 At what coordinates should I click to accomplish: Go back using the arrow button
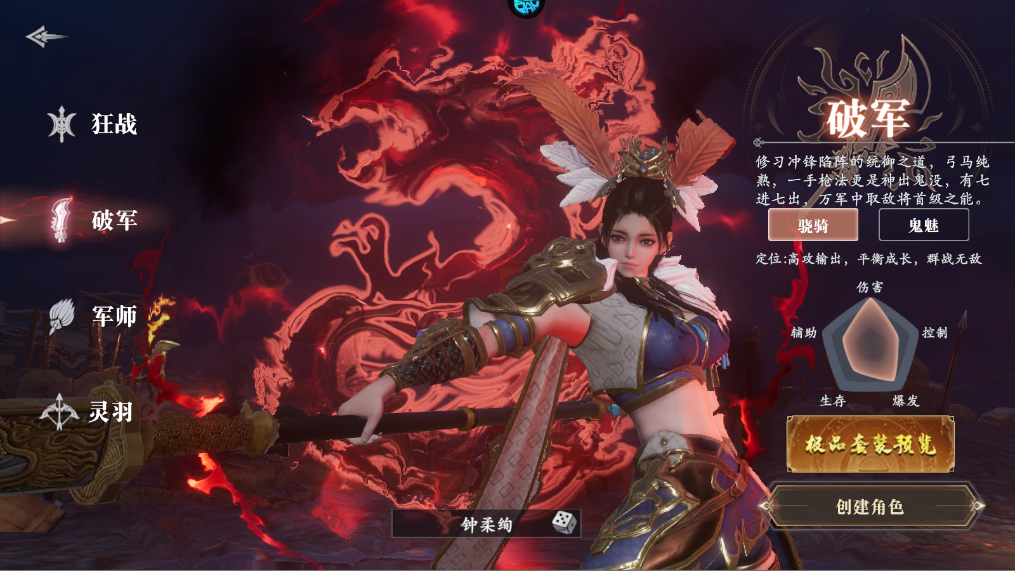[46, 37]
